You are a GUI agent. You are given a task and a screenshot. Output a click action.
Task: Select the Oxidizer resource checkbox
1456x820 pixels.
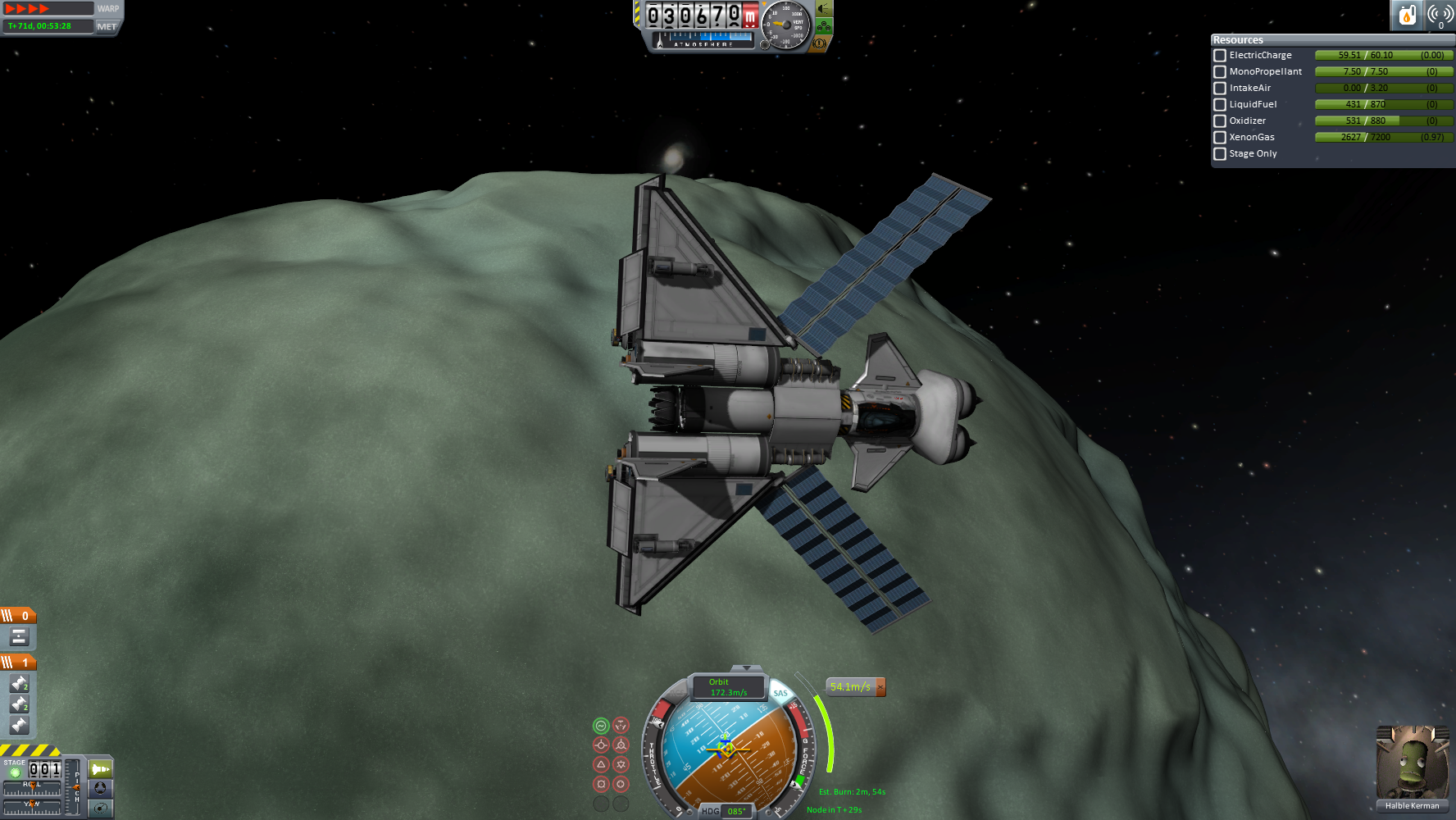click(1220, 121)
